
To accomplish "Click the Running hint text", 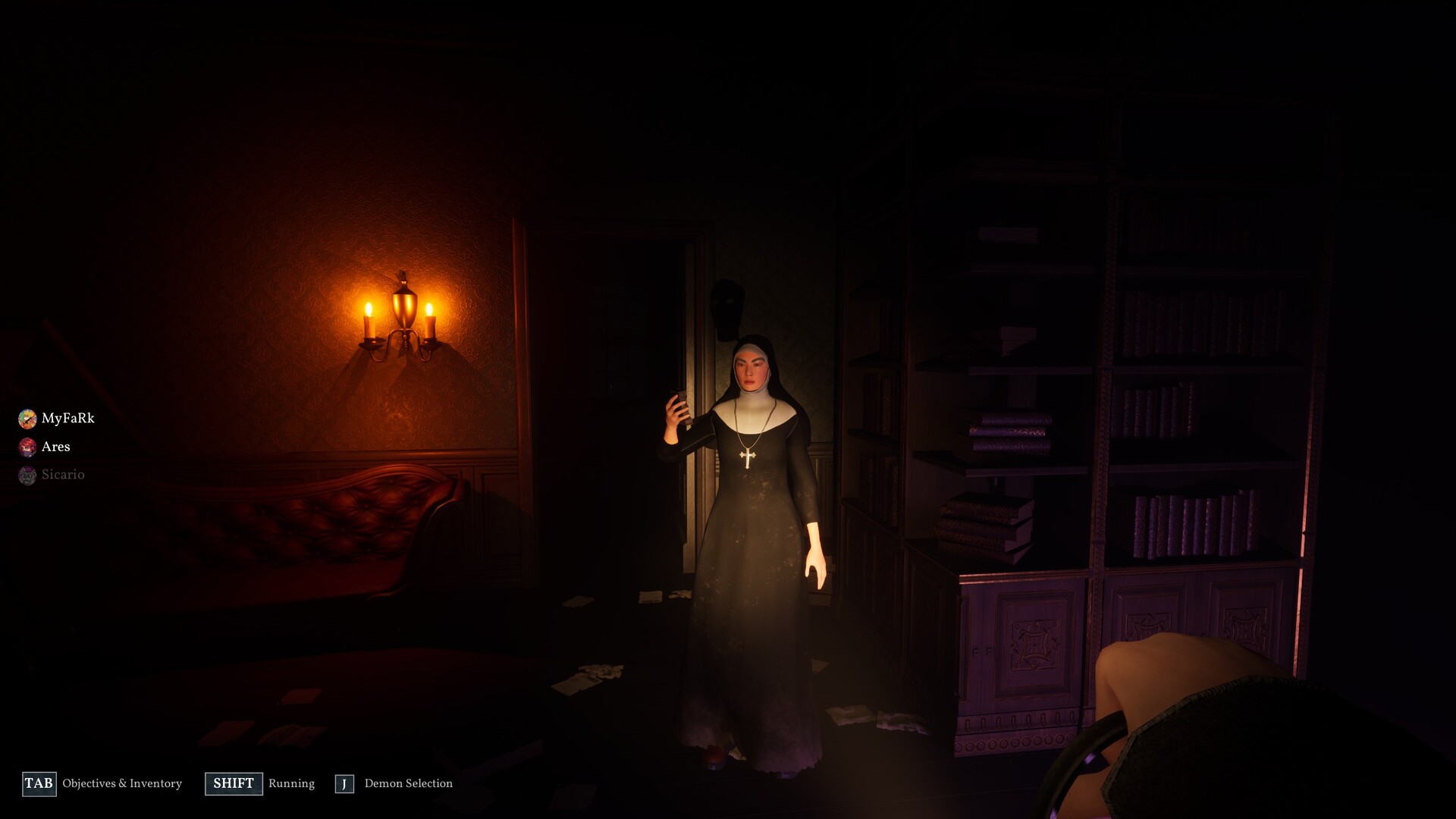I will 291,783.
